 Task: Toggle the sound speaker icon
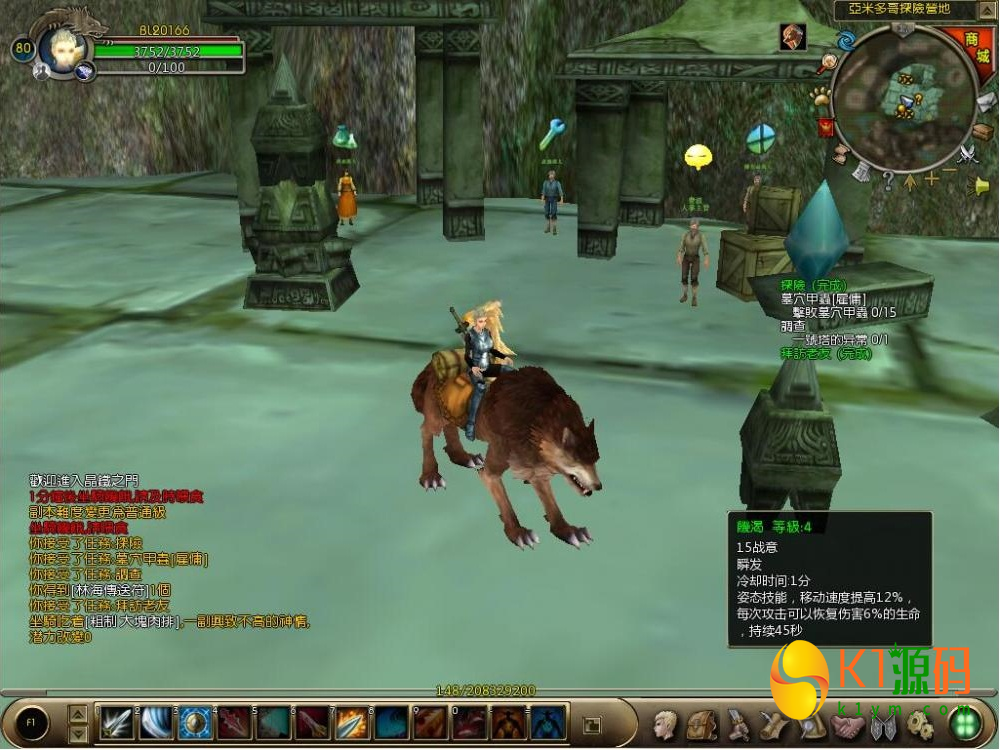pyautogui.click(x=982, y=186)
